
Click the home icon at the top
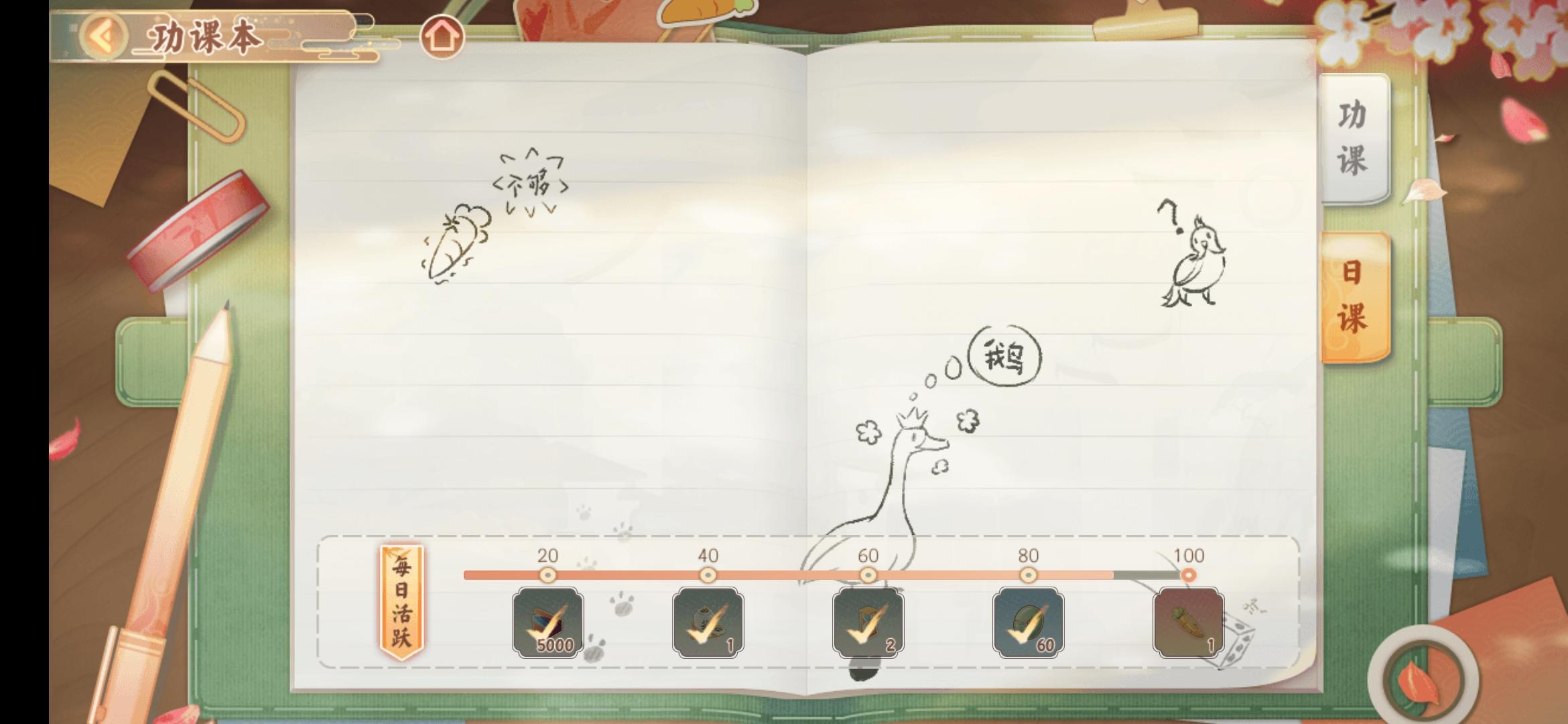(444, 37)
